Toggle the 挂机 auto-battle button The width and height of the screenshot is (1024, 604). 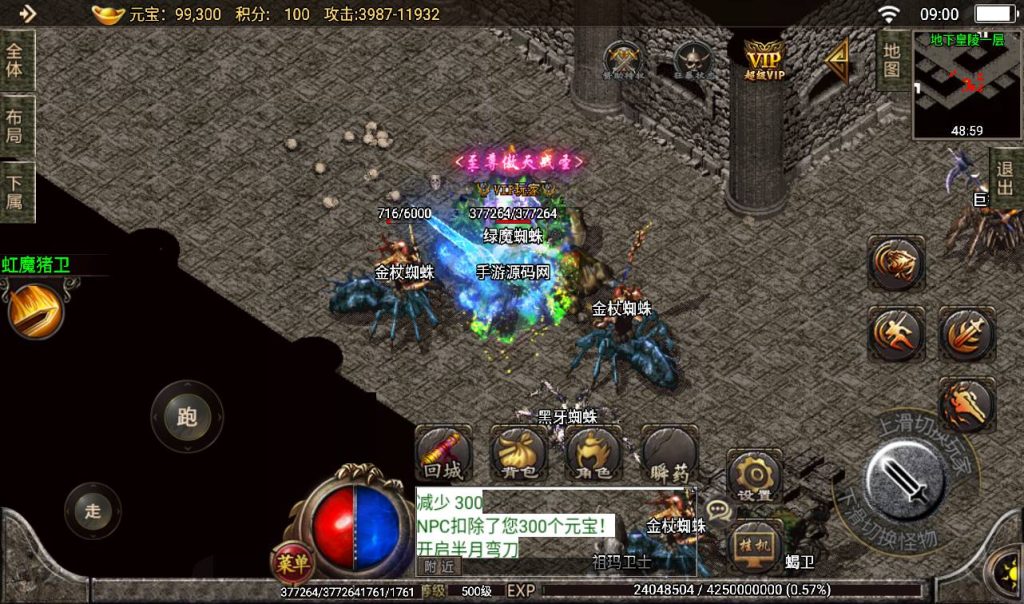(x=752, y=546)
